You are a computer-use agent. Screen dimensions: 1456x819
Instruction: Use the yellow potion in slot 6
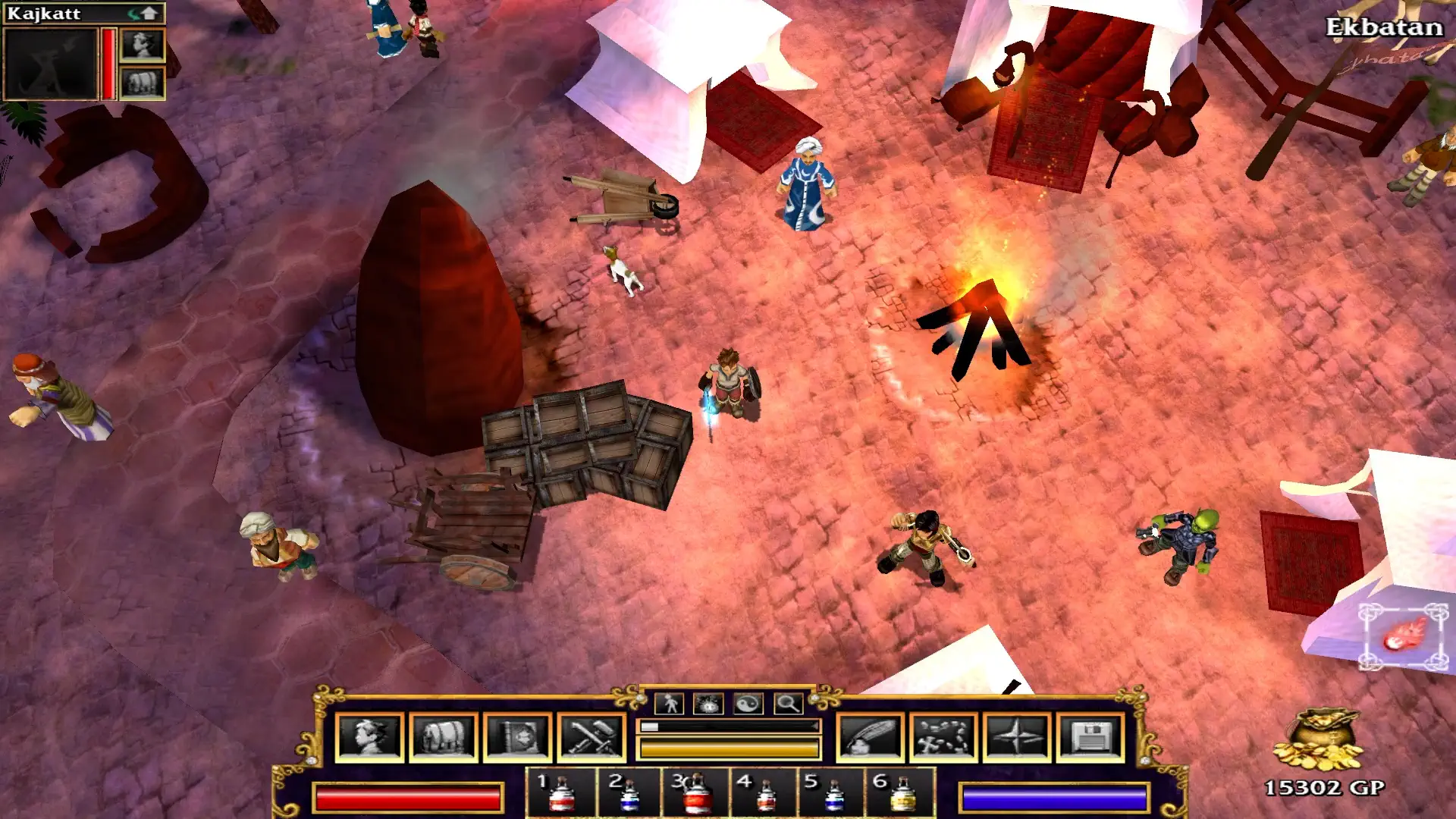point(901,793)
